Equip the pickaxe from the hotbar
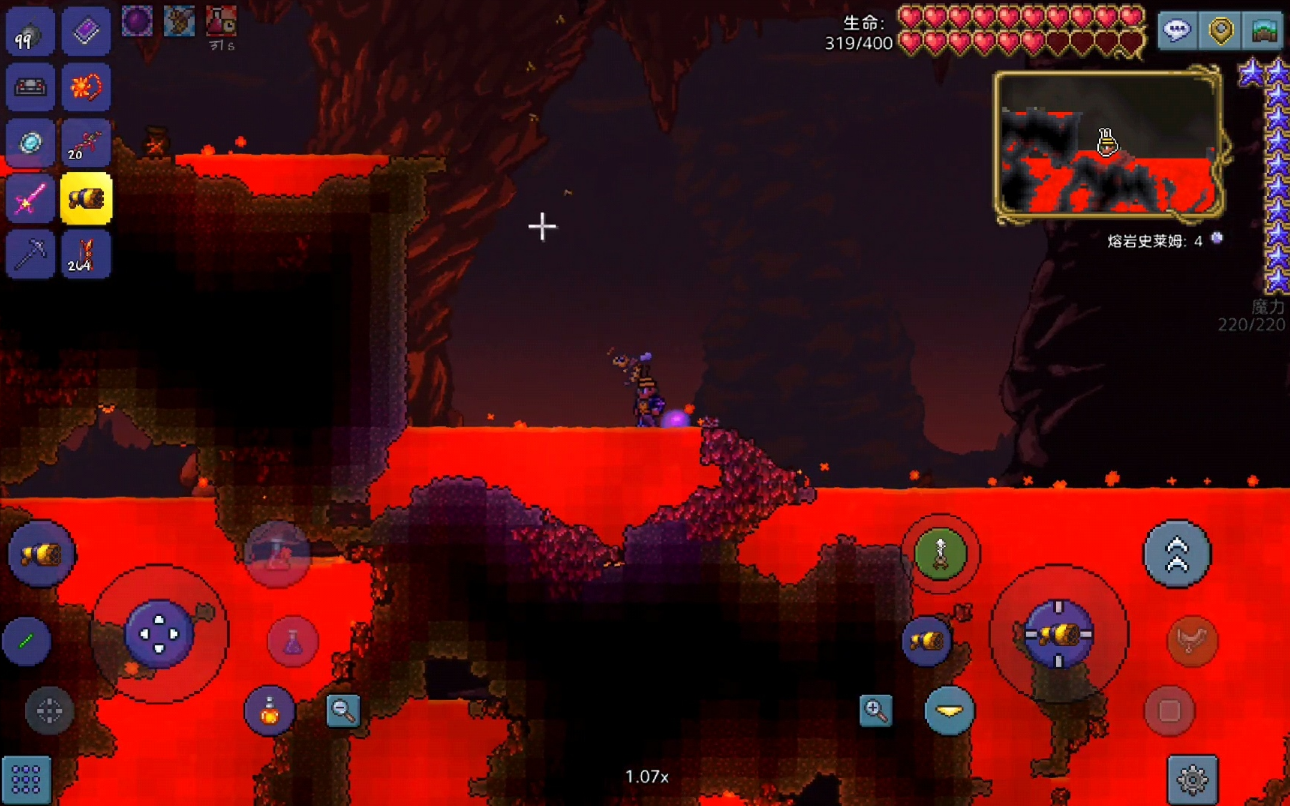This screenshot has height=806, width=1290. click(x=29, y=254)
